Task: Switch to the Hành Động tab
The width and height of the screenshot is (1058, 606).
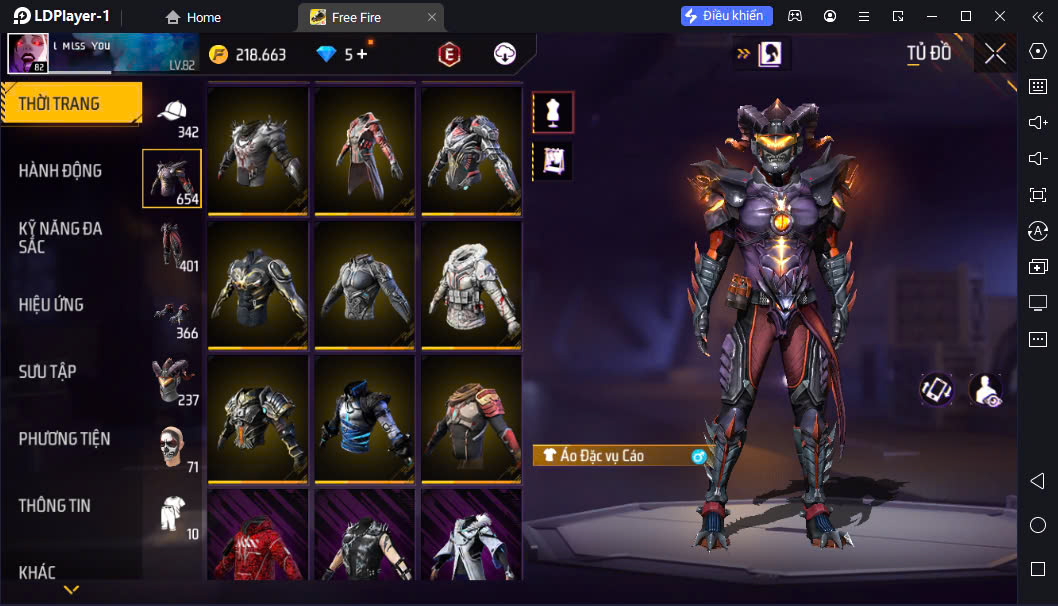Action: [x=60, y=171]
